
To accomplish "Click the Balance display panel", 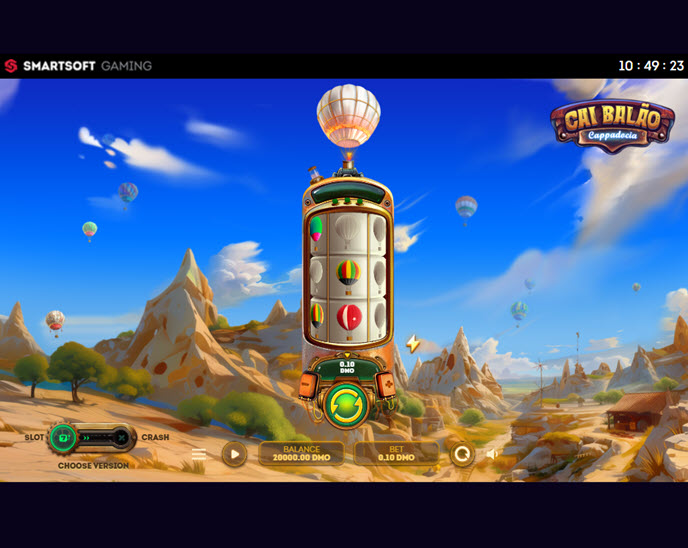I will 301,454.
